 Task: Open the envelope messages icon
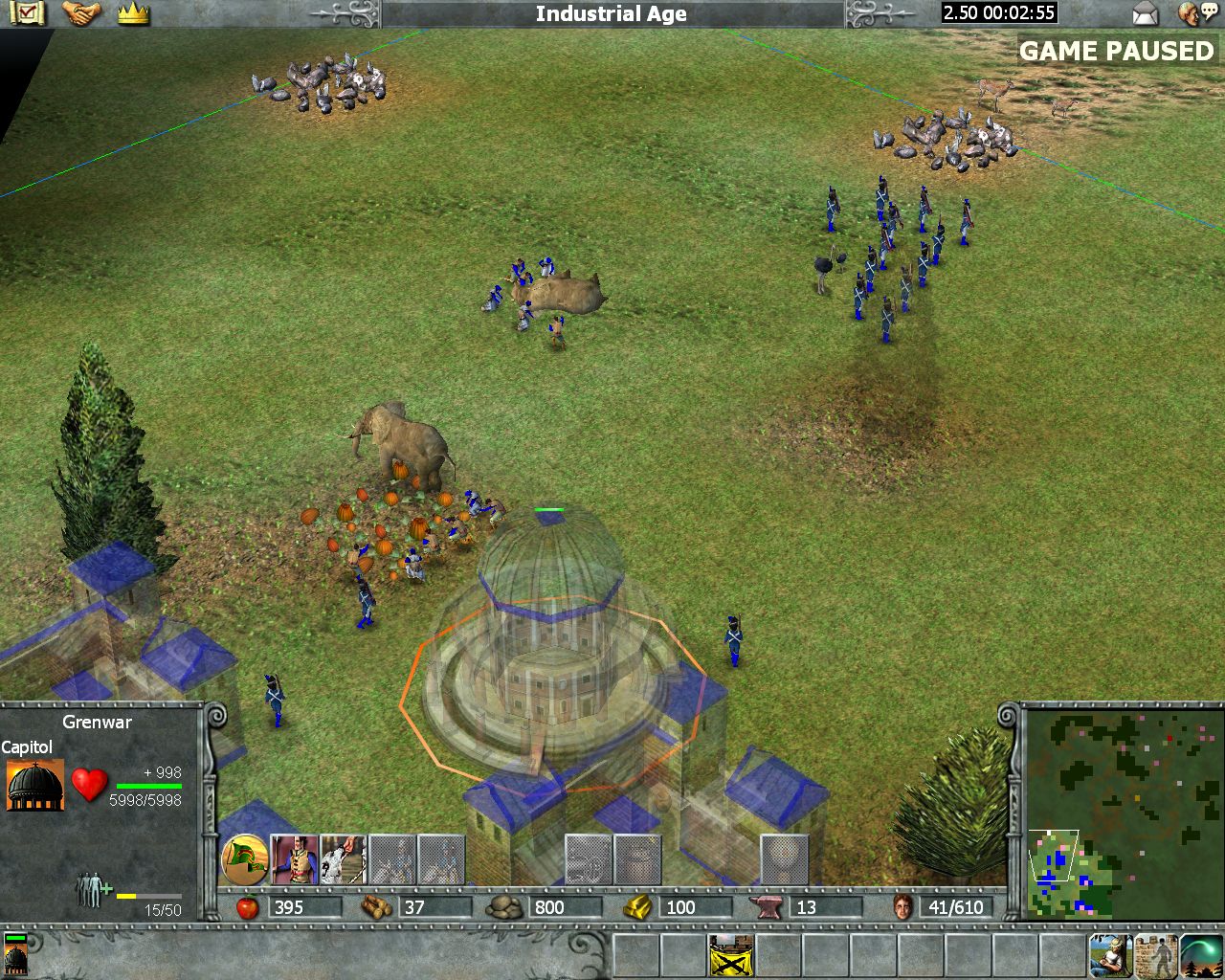point(1145,13)
